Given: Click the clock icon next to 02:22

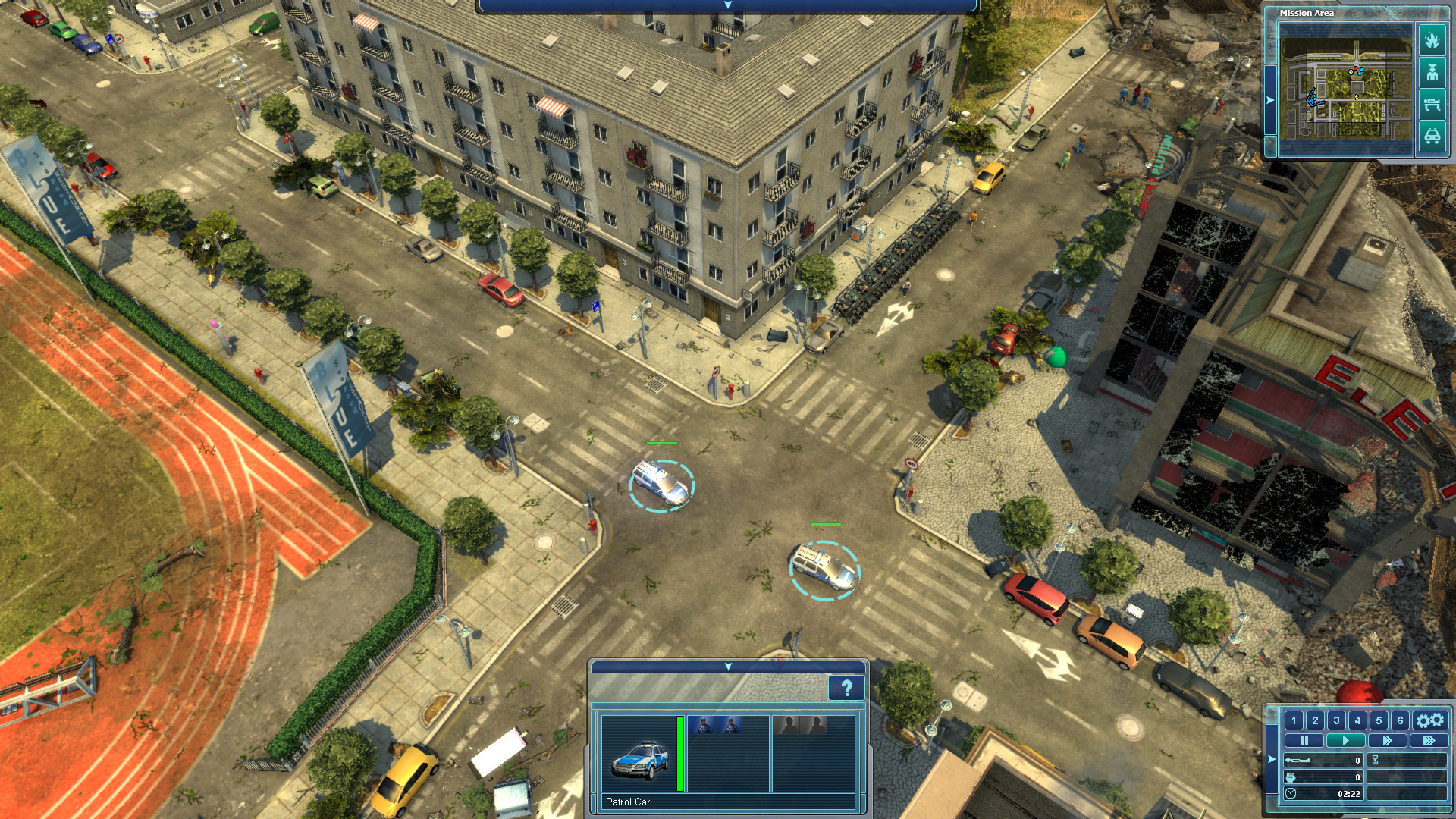Looking at the screenshot, I should pyautogui.click(x=1291, y=795).
